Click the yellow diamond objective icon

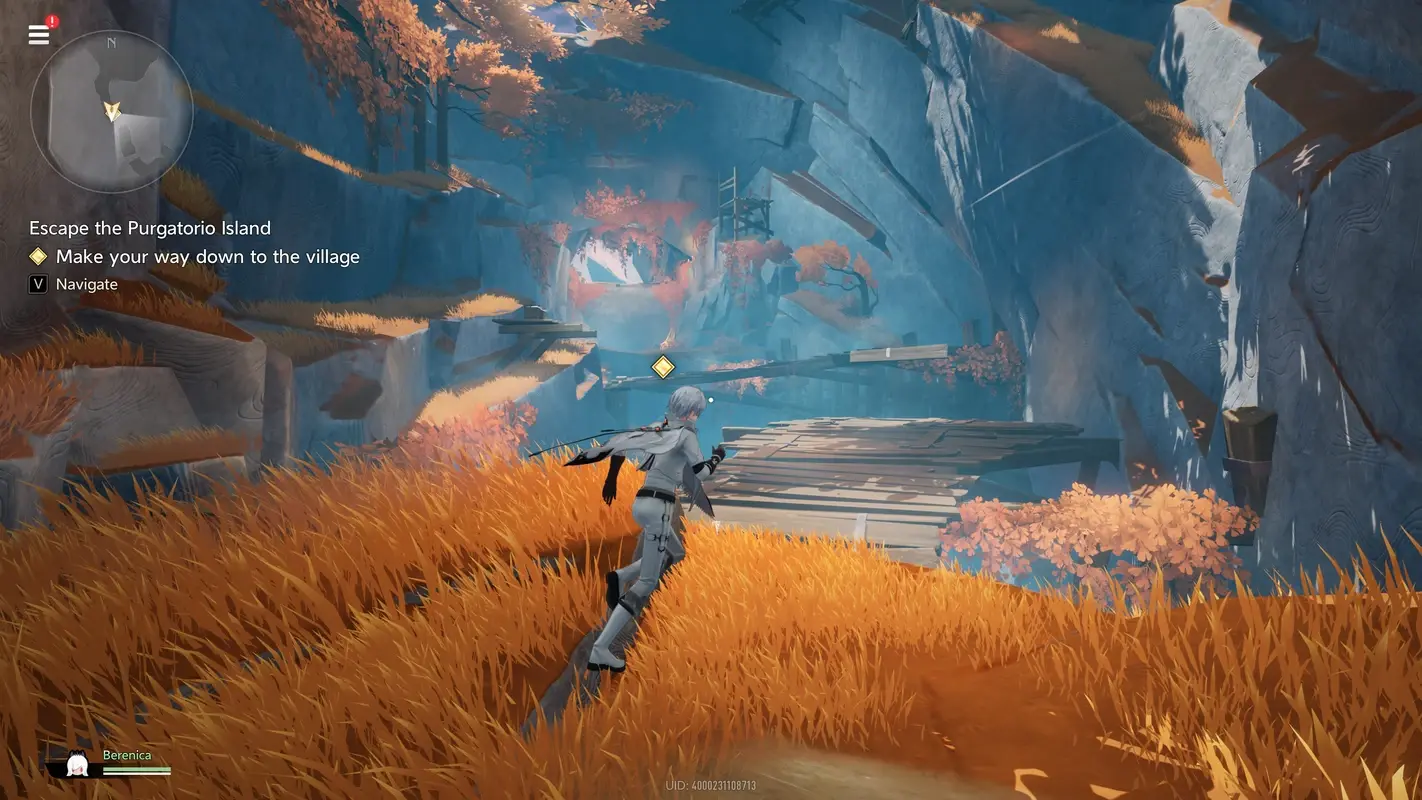coord(38,256)
